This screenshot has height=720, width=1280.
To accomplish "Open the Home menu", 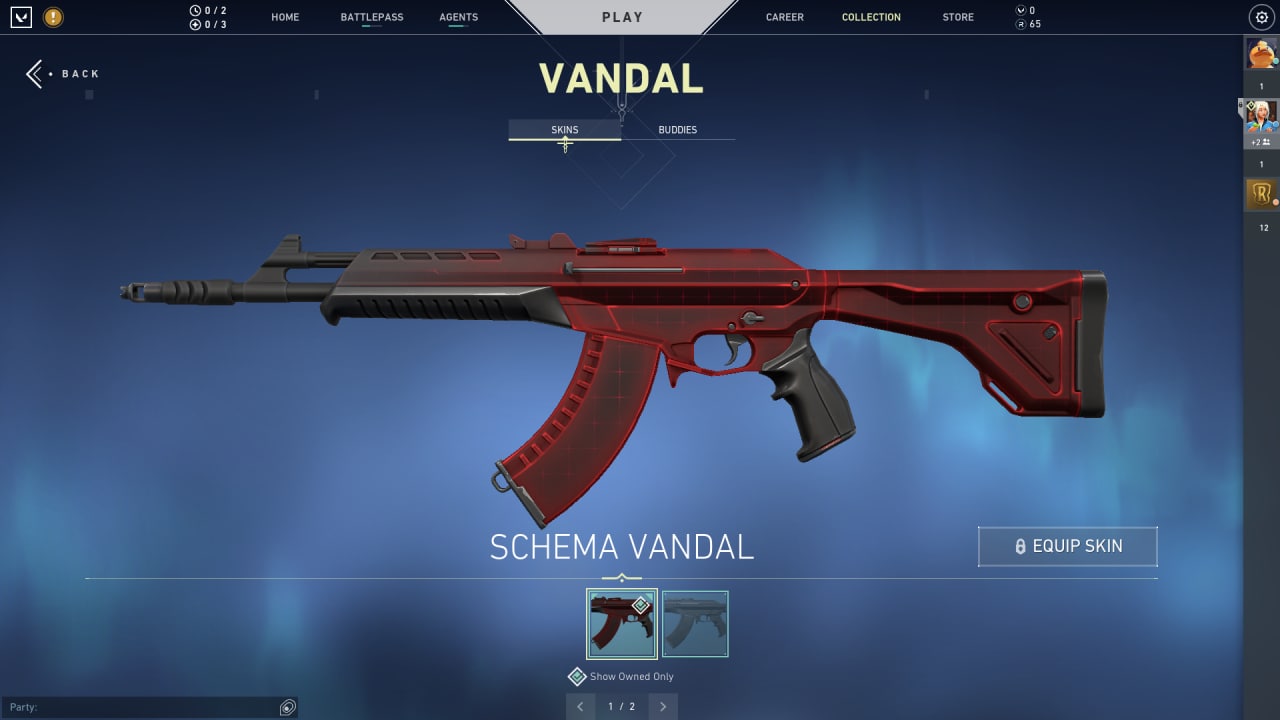I will 285,17.
